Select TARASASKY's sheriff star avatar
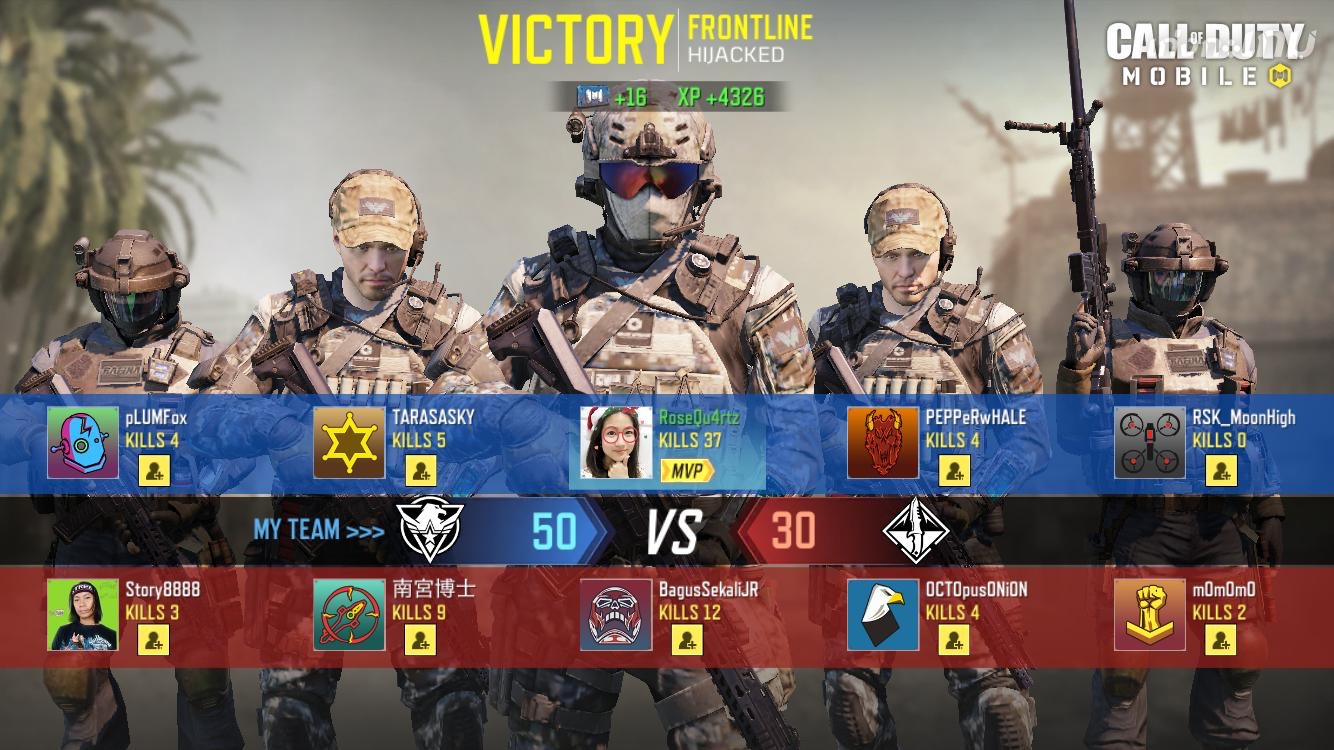The width and height of the screenshot is (1334, 750). pyautogui.click(x=349, y=442)
